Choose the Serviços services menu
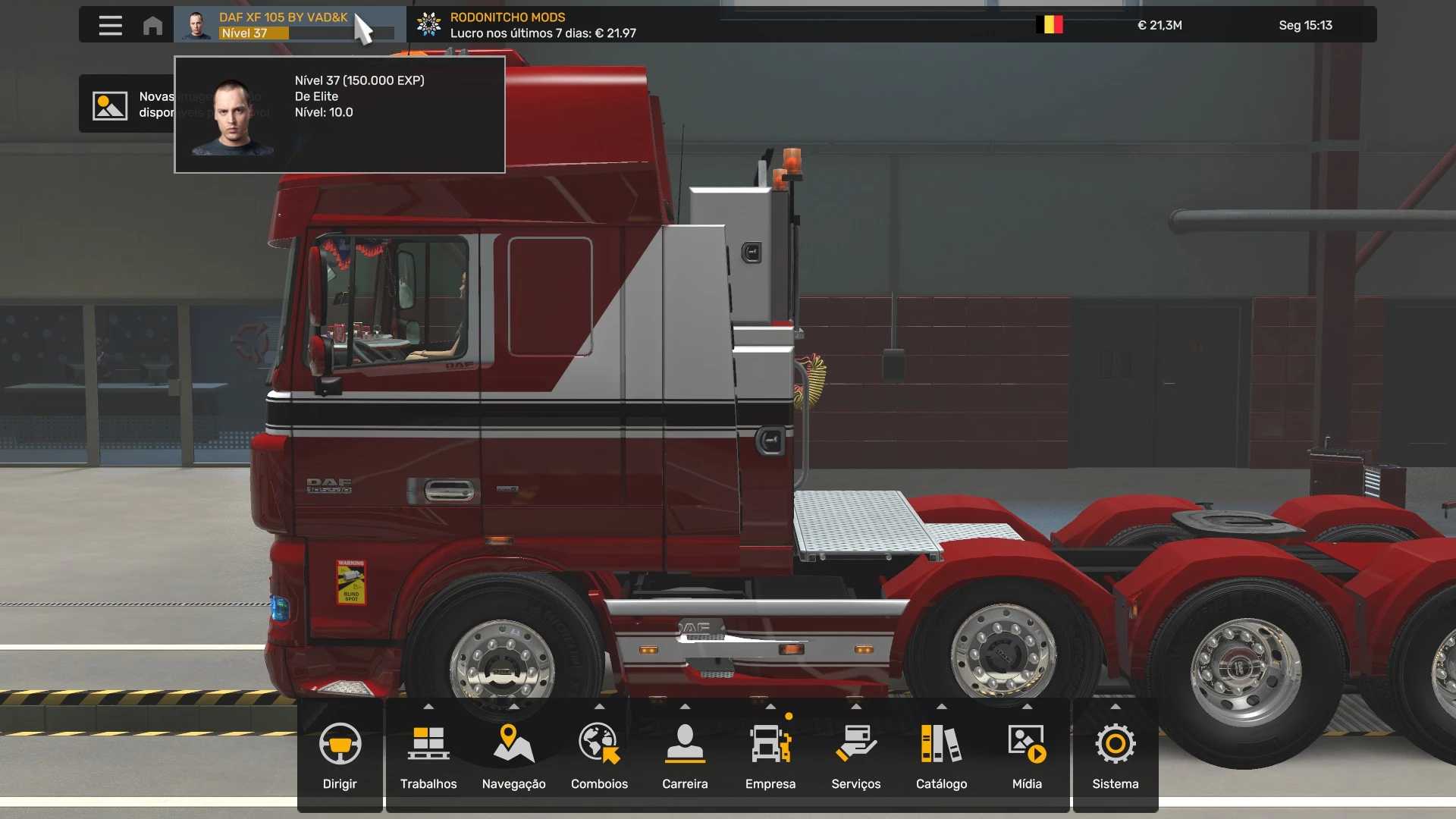 point(855,755)
